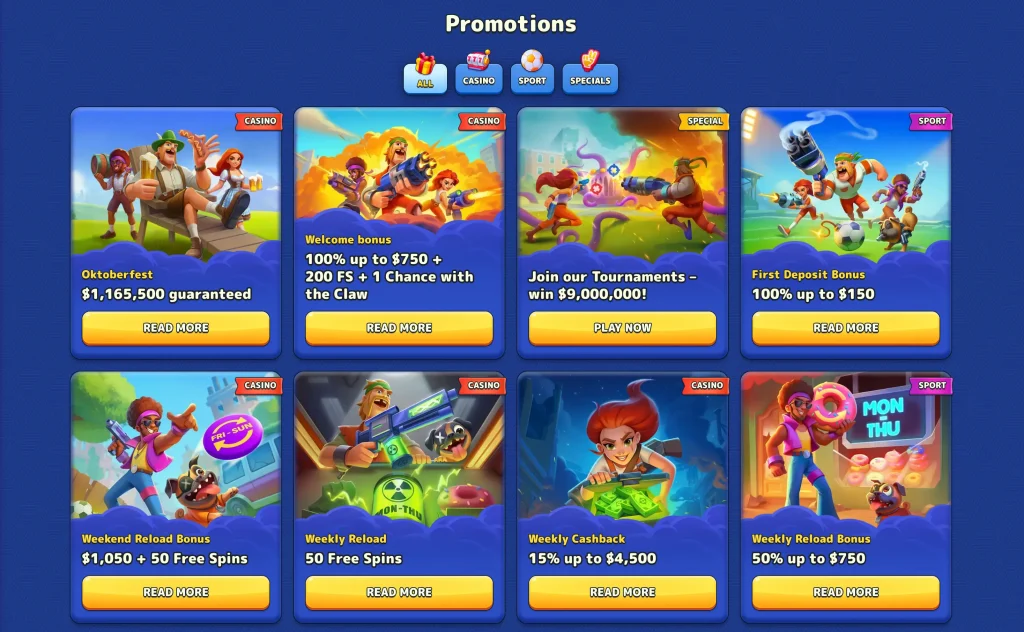View details of the Weekend Reload Bonus
Screen dimensions: 1024x632
tap(176, 592)
